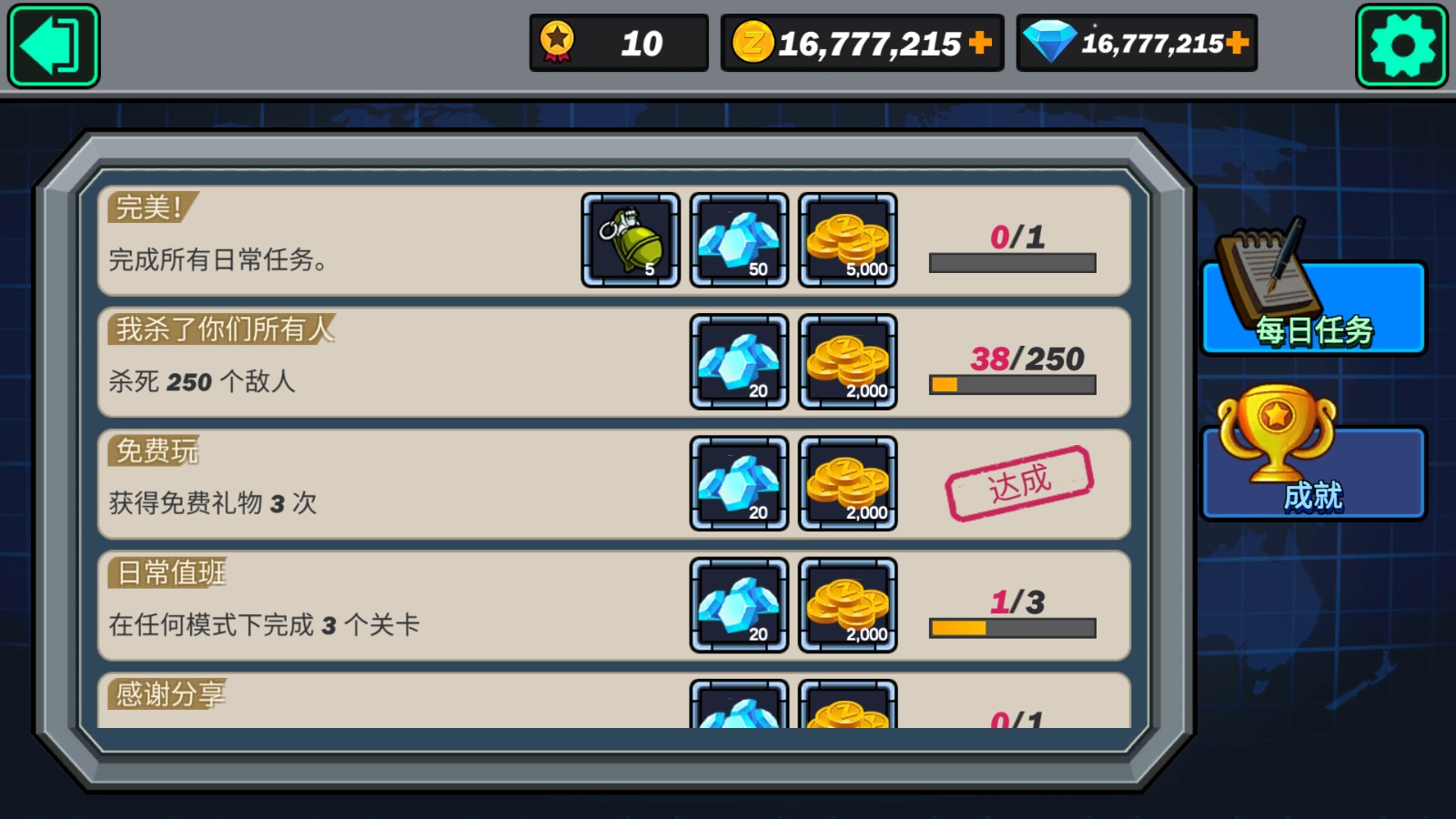
Task: Click the plus button next to diamond balance
Action: click(x=1238, y=41)
